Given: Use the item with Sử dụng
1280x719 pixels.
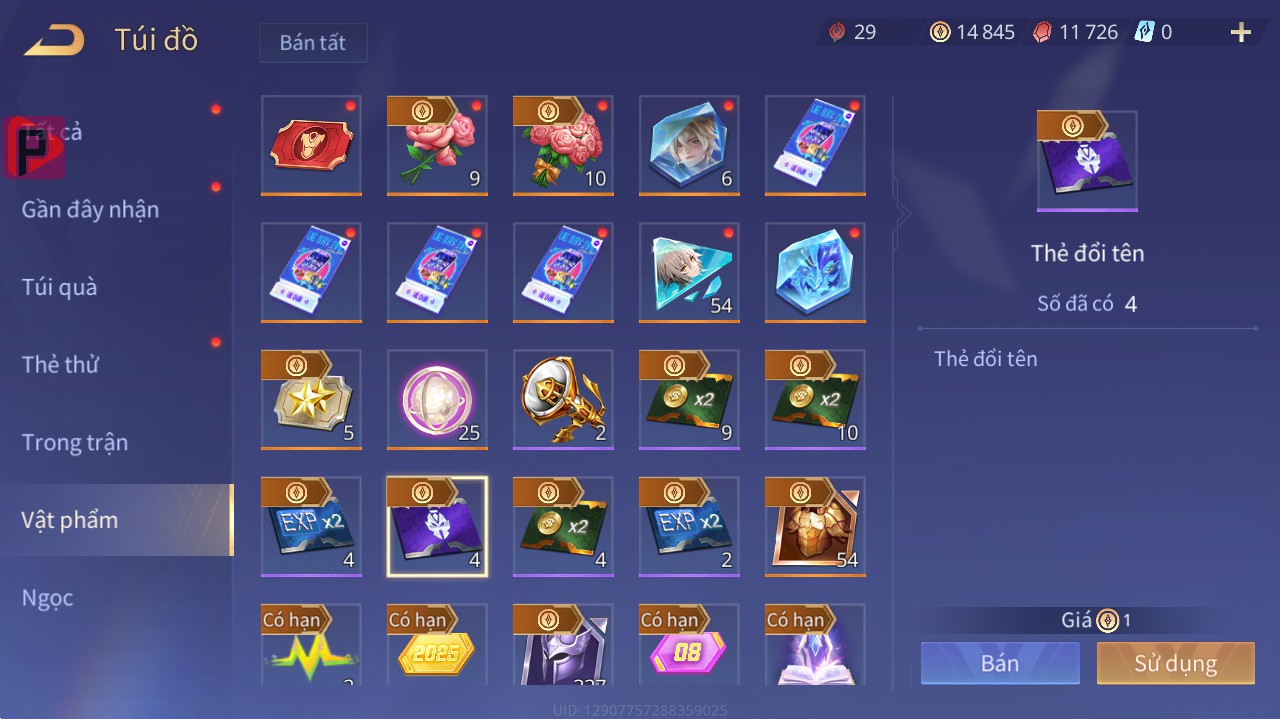Looking at the screenshot, I should tap(1175, 663).
